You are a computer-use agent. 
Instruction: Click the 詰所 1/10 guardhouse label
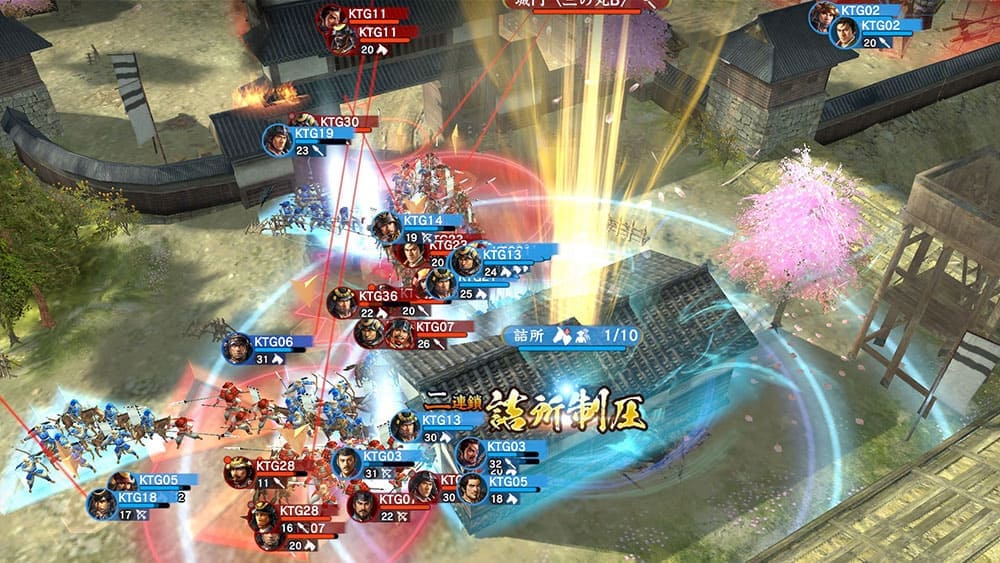pos(568,336)
